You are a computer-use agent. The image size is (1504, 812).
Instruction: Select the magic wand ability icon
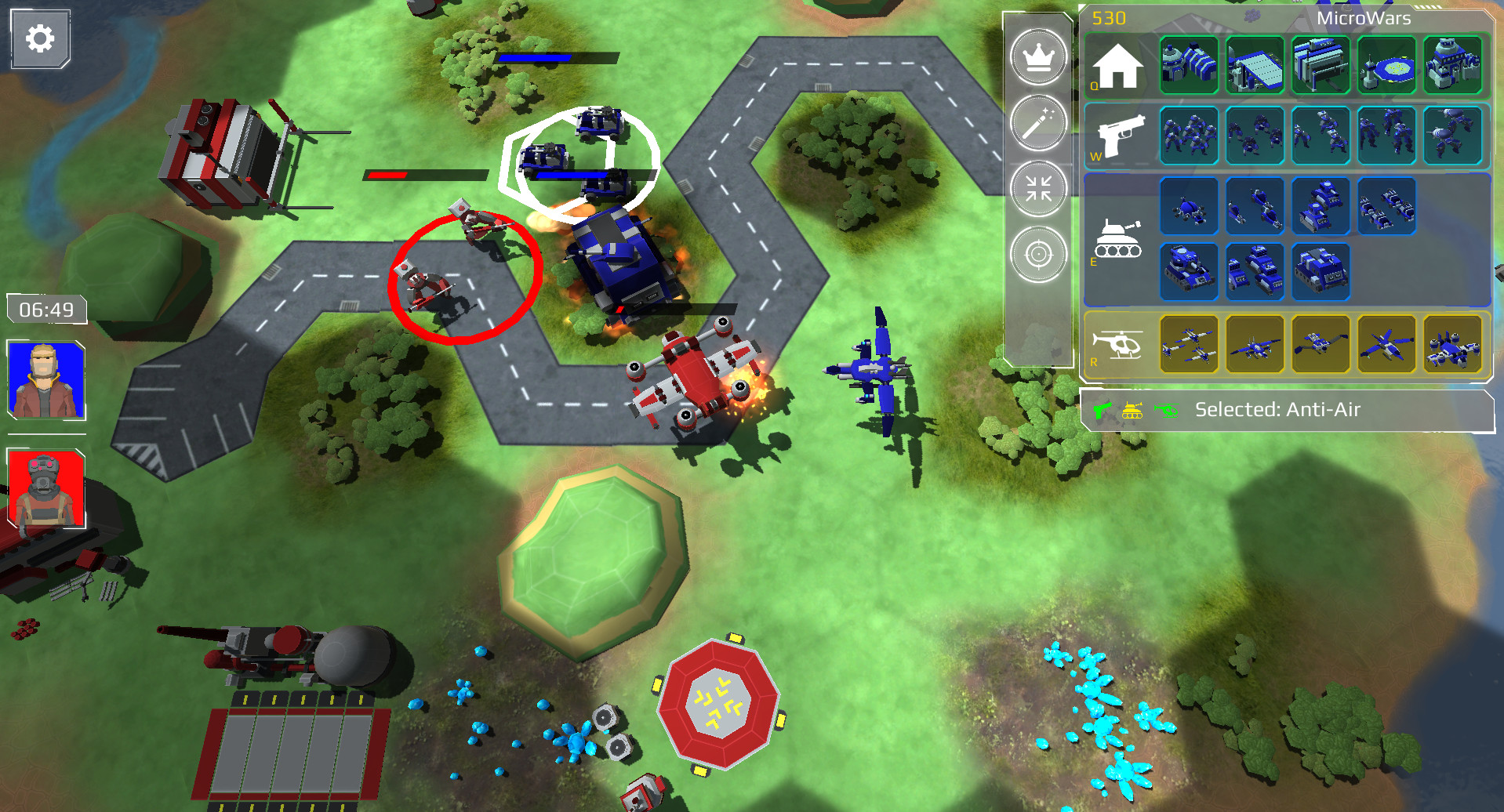pyautogui.click(x=1037, y=123)
